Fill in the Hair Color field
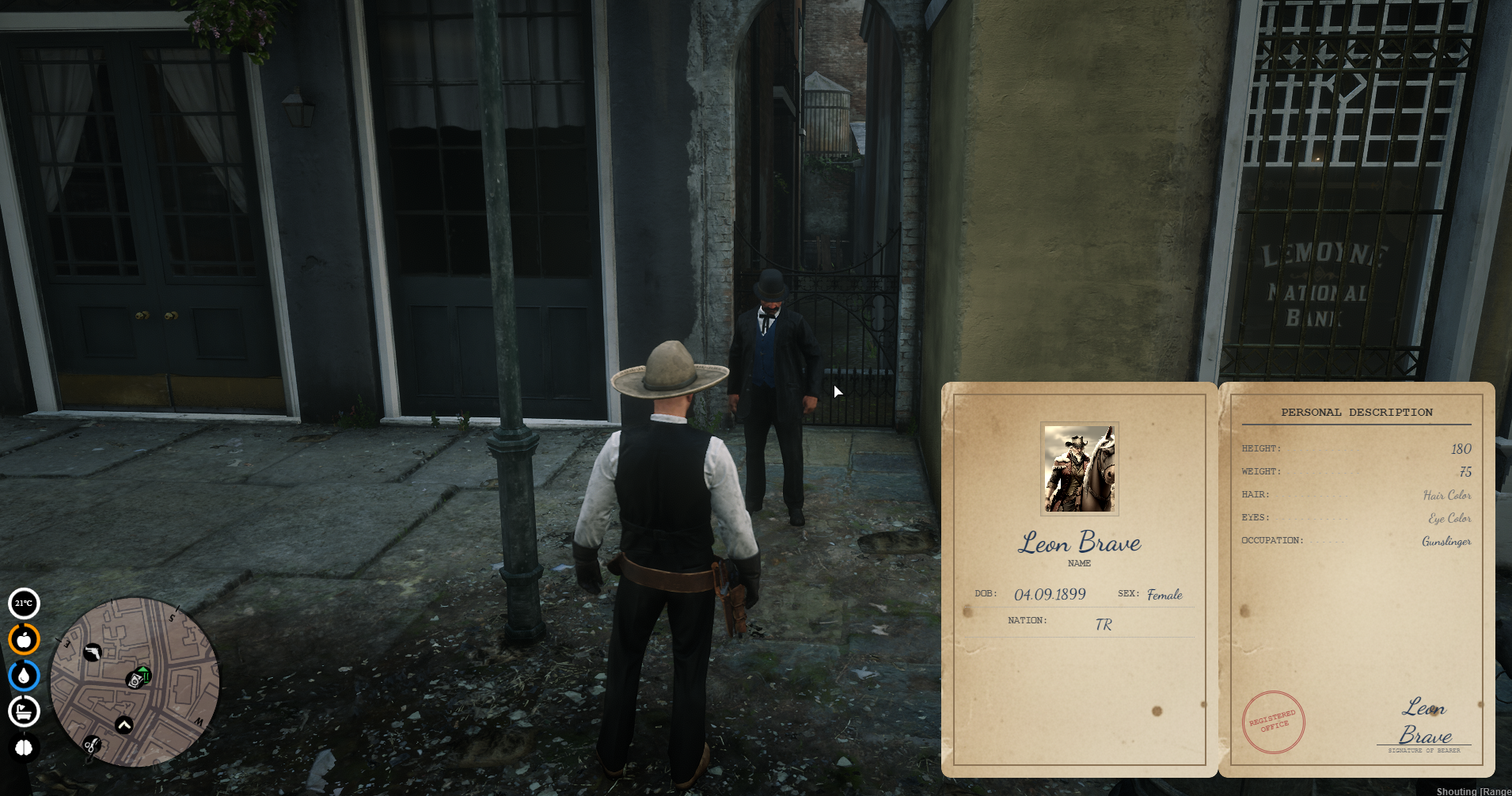This screenshot has width=1512, height=796. pyautogui.click(x=1447, y=495)
